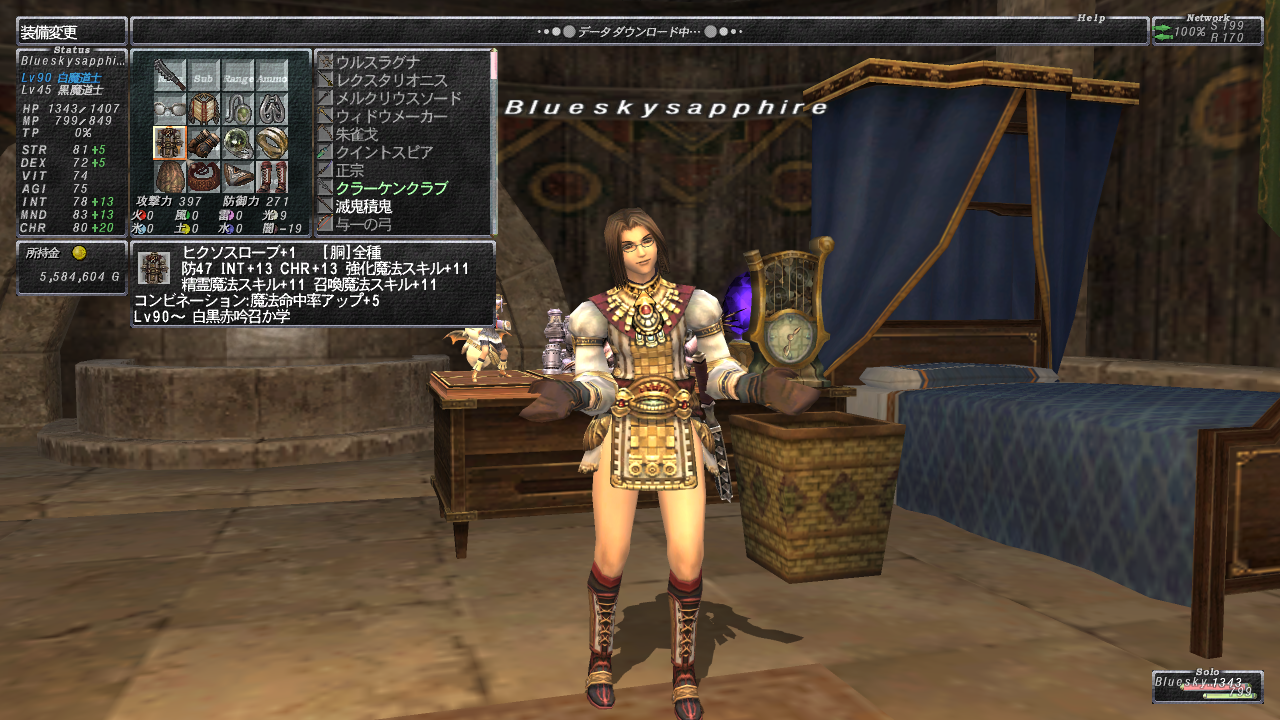
Task: Choose ウィドウメーカー from the item list
Action: coord(391,116)
